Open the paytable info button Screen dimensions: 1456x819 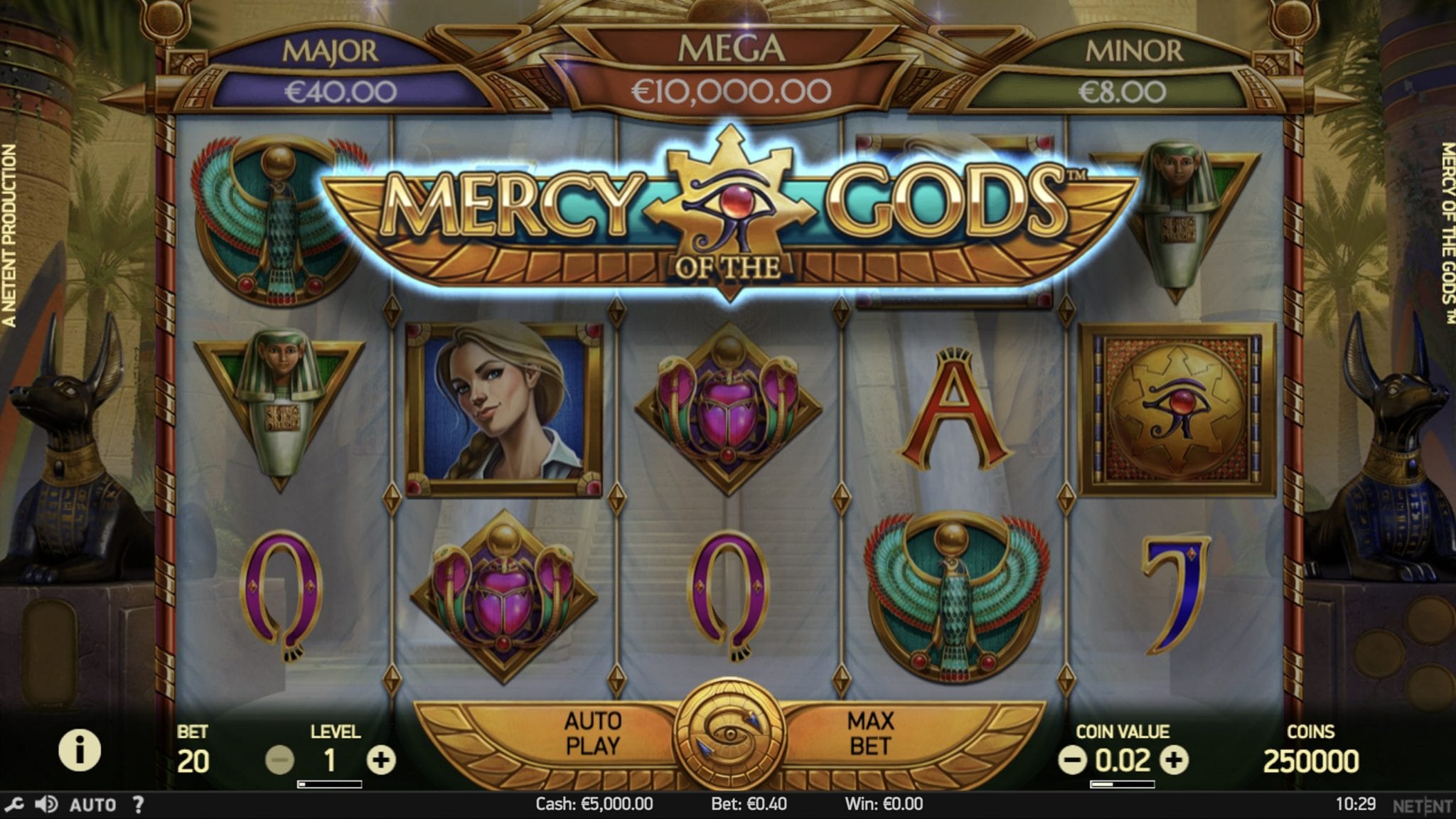coord(79,750)
